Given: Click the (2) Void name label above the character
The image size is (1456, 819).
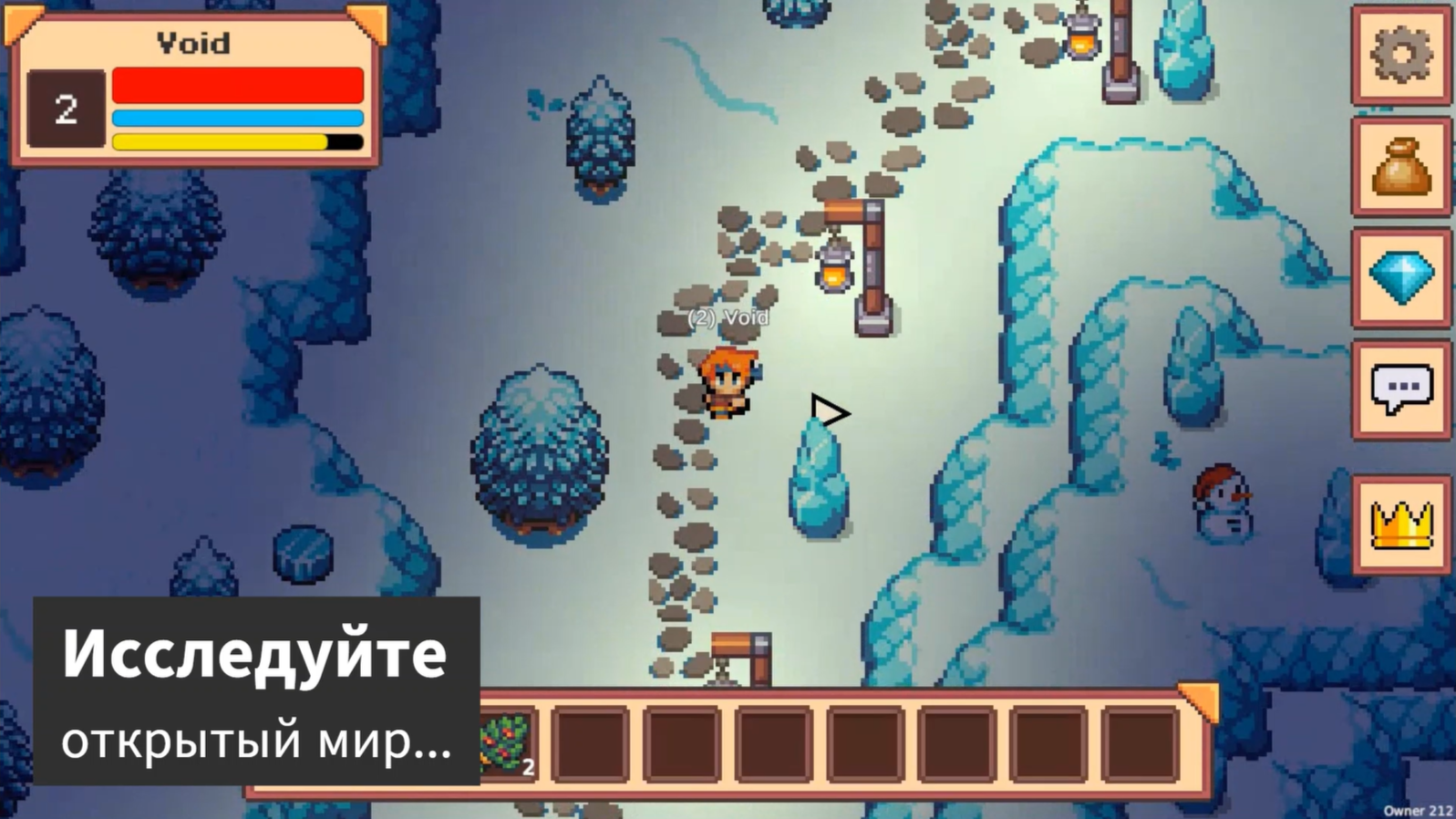Looking at the screenshot, I should point(728,317).
